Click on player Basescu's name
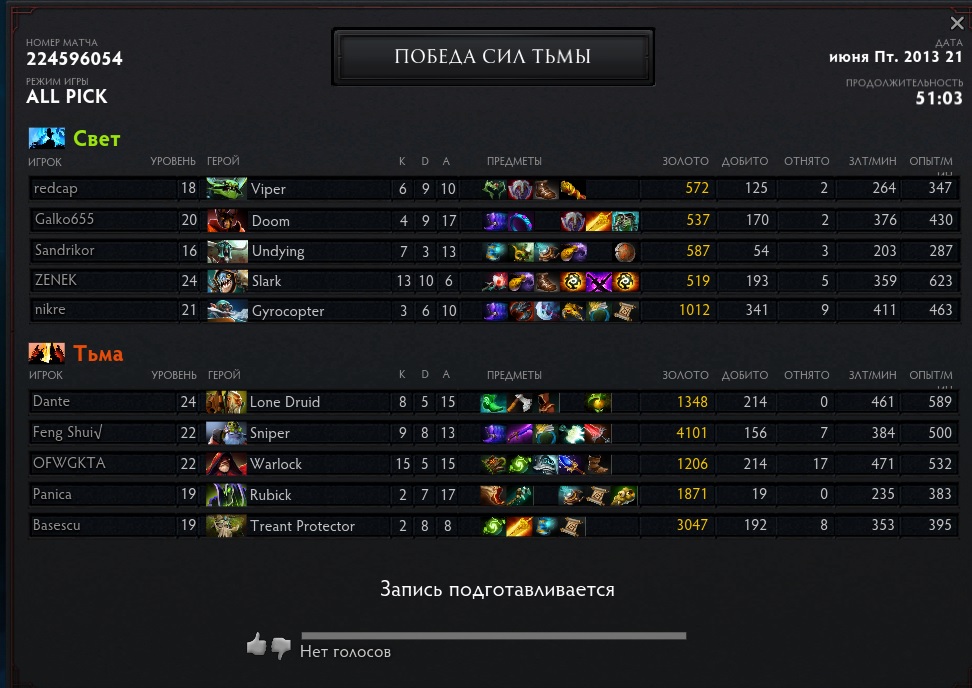This screenshot has width=972, height=688. pos(59,526)
